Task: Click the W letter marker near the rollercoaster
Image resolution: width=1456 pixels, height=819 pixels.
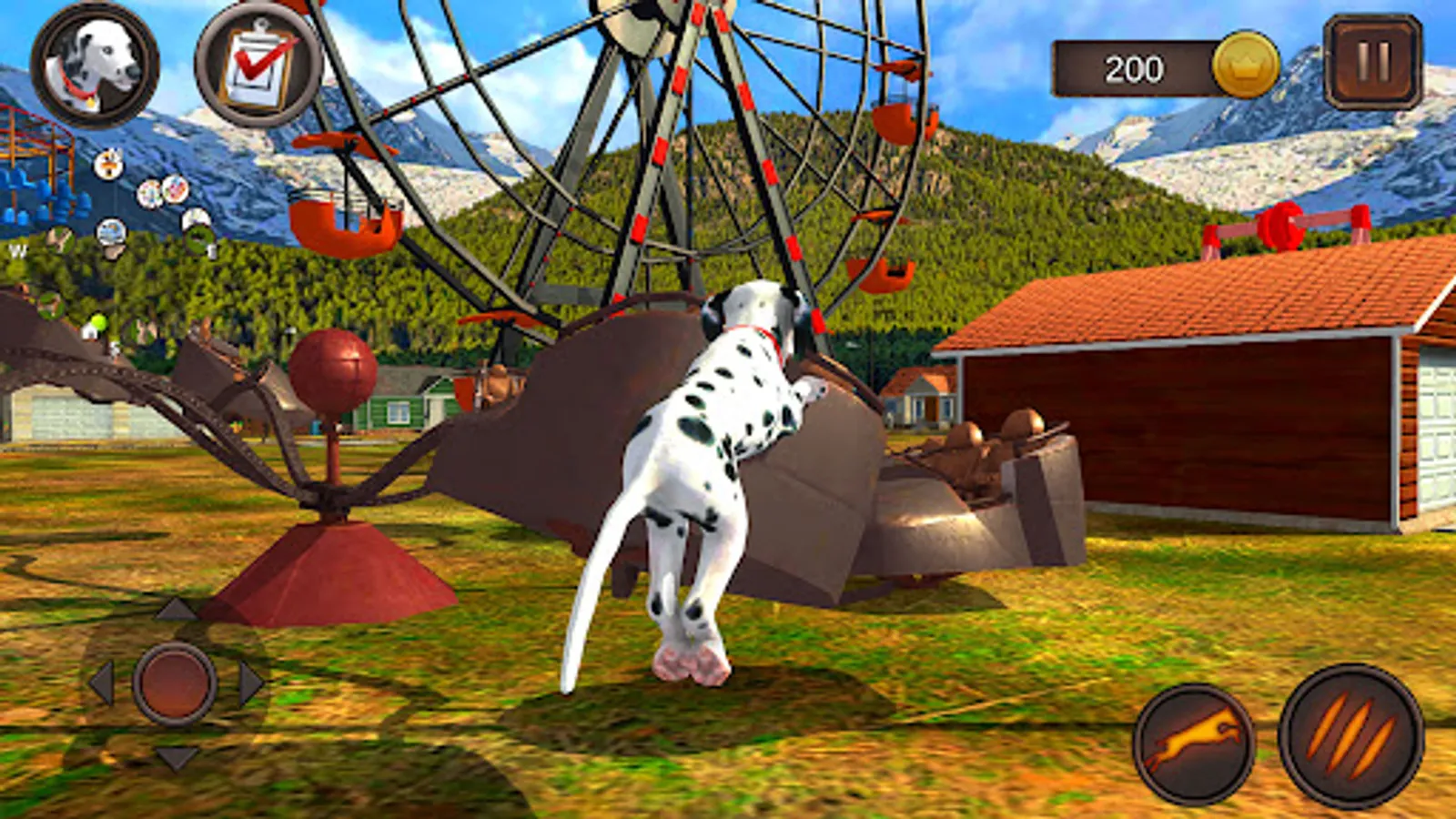Action: tap(16, 250)
